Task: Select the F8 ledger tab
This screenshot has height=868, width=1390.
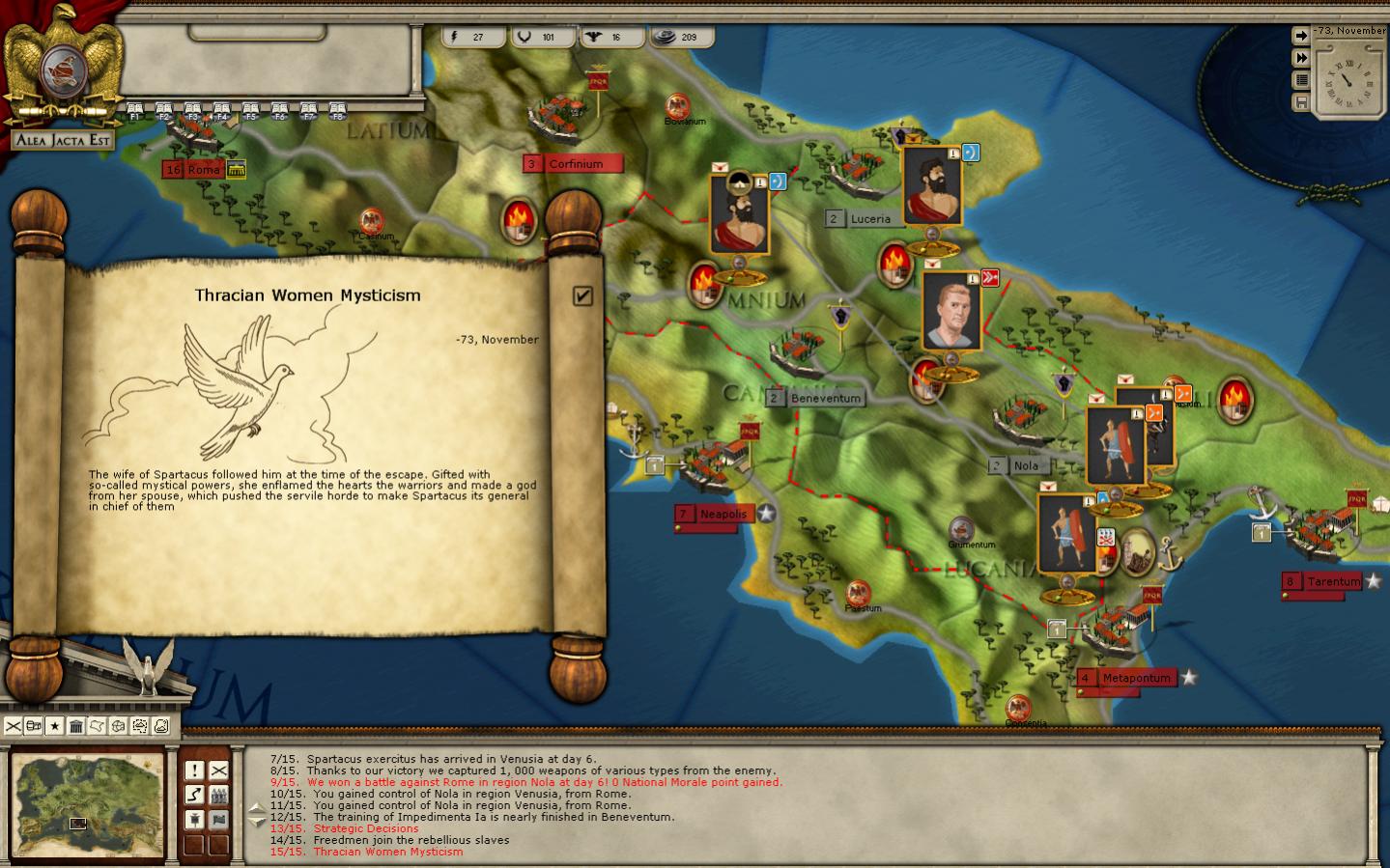Action: tap(337, 111)
